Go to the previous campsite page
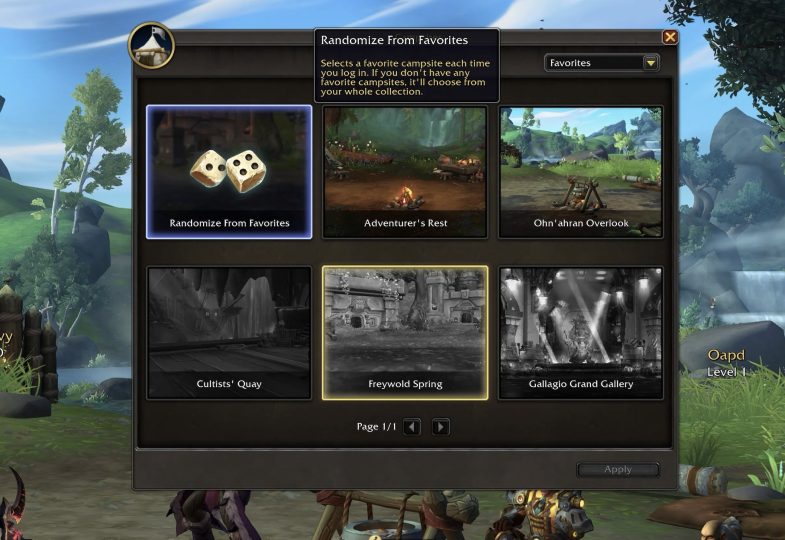 [412, 427]
